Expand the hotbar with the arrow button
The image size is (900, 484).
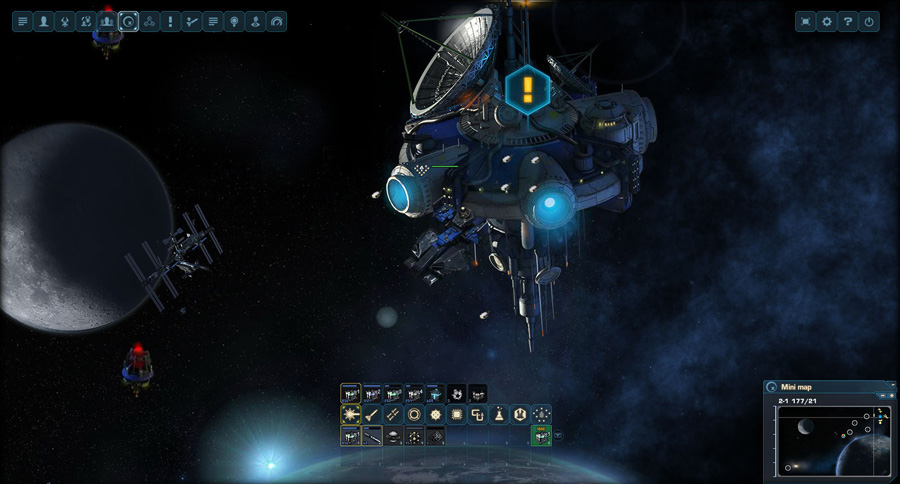tap(558, 436)
